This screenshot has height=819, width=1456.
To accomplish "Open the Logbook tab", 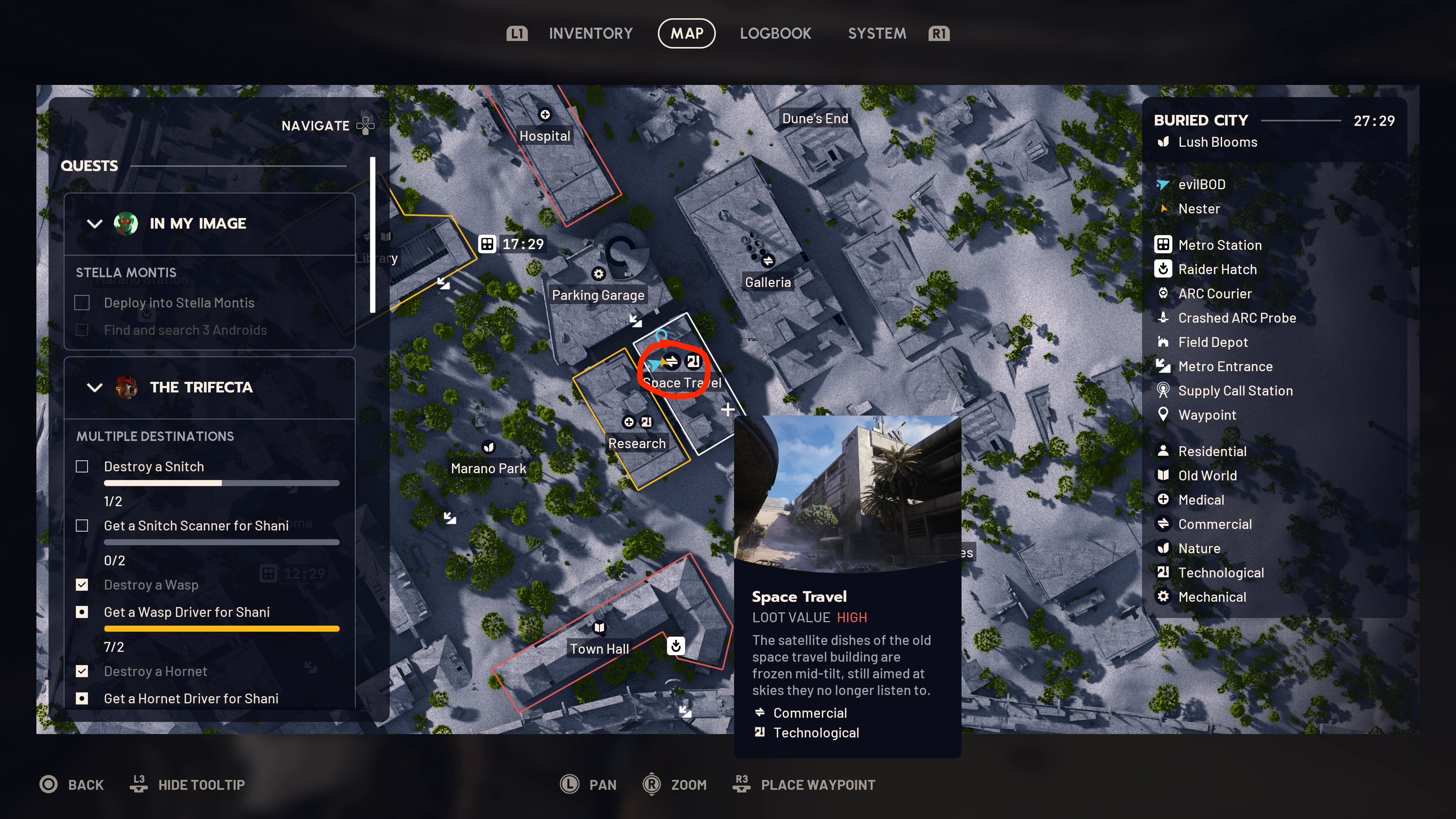I will click(775, 33).
